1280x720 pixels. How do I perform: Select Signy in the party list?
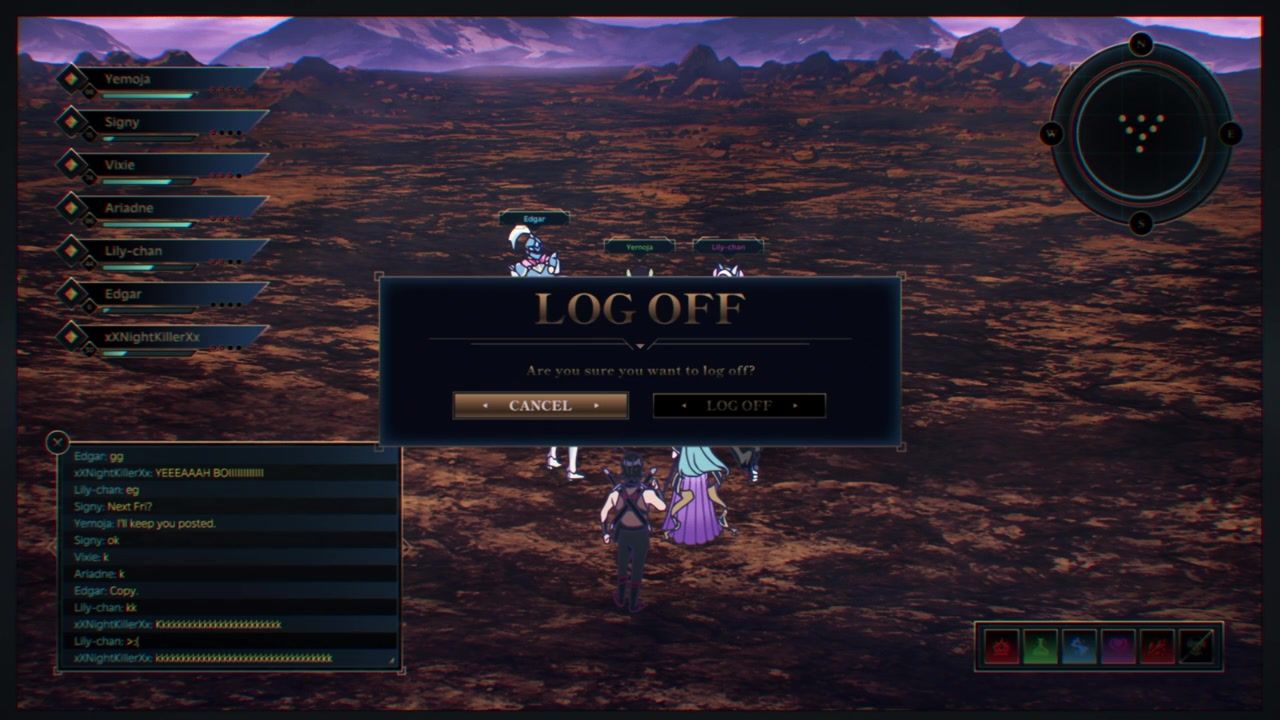point(160,122)
